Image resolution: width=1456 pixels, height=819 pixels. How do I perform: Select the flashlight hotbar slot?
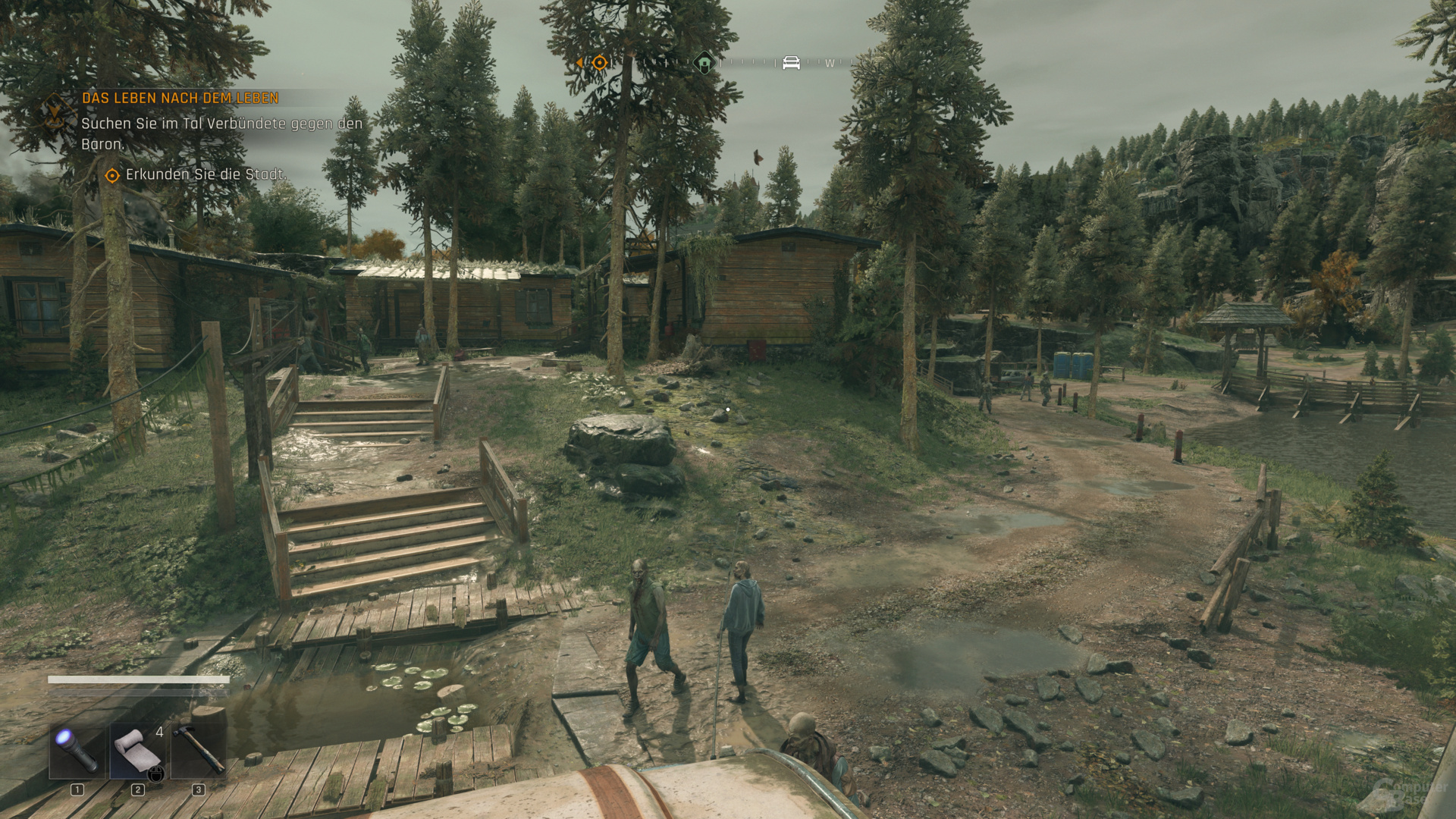[77, 751]
